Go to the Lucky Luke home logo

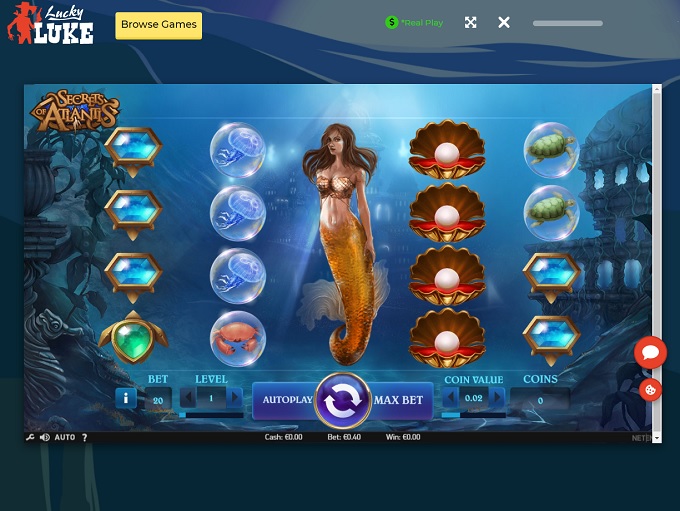coord(51,25)
